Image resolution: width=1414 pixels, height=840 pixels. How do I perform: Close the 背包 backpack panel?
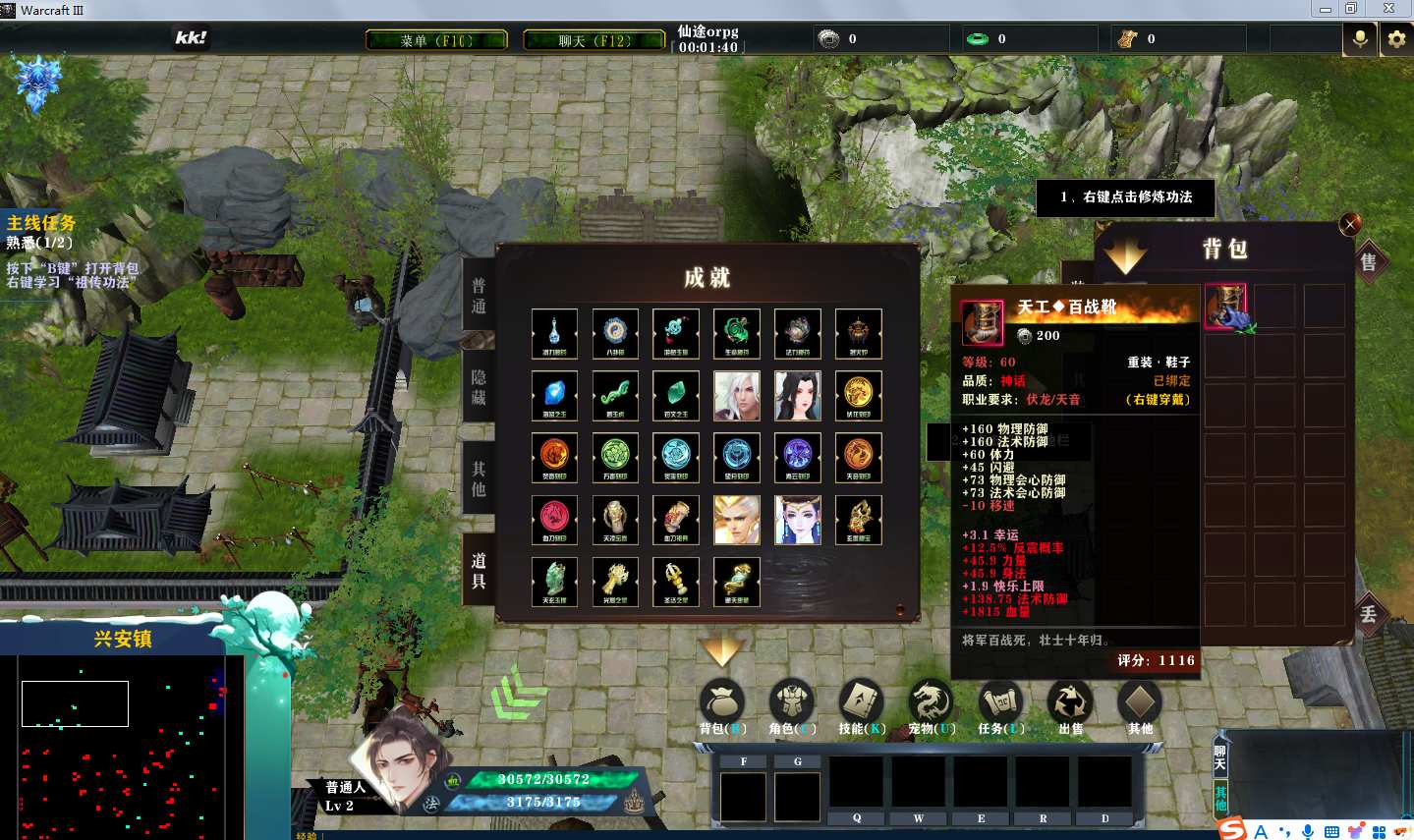(1350, 224)
